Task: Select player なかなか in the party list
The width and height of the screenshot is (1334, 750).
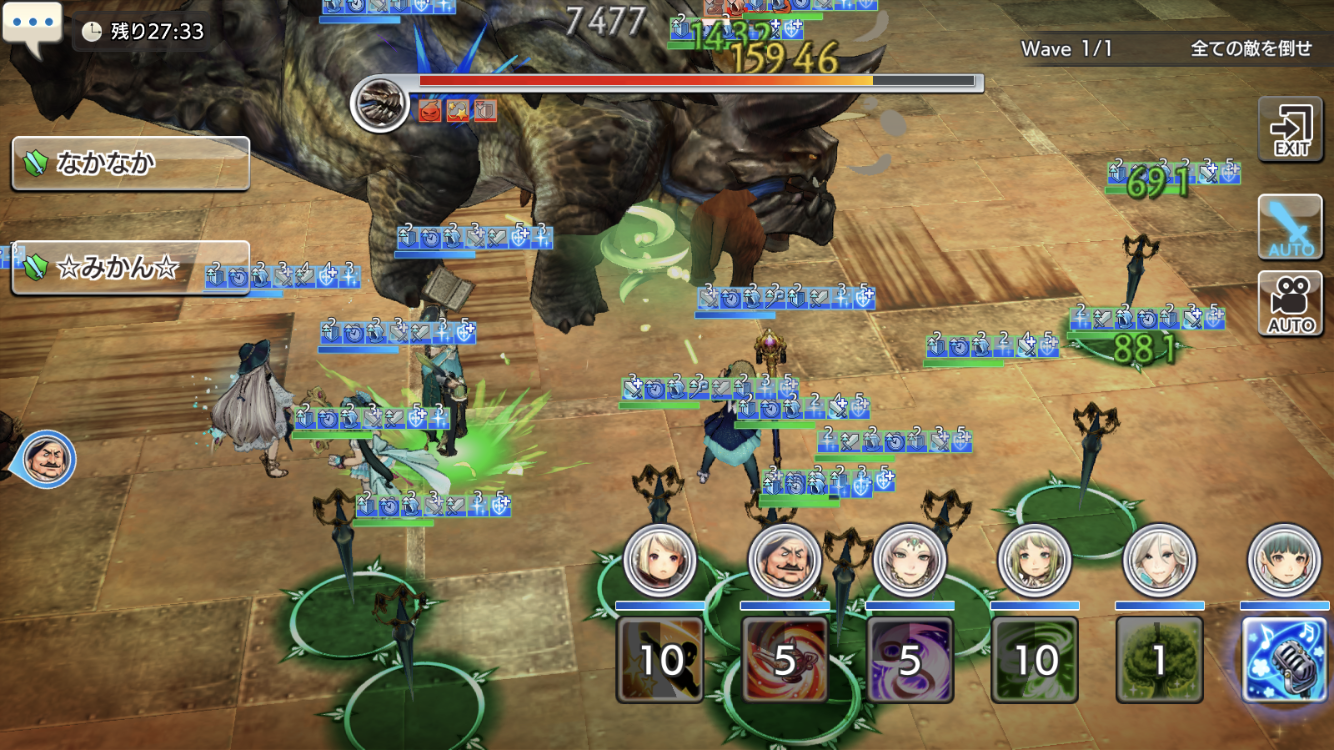Action: 130,163
